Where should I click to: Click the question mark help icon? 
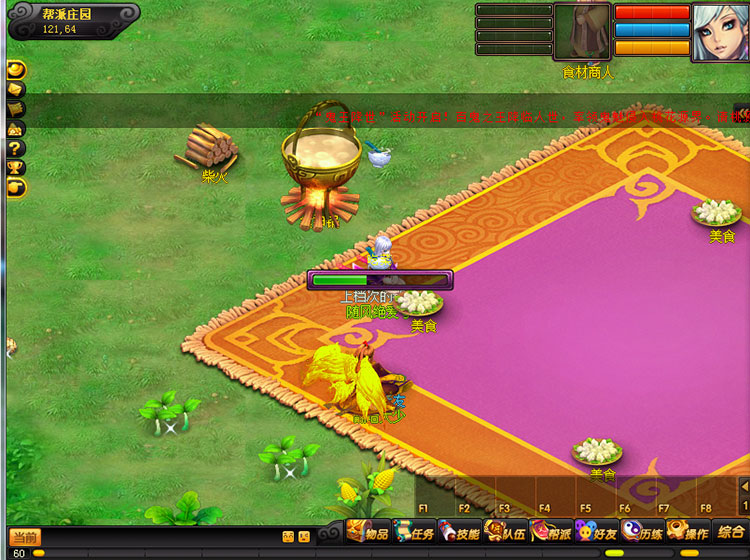tap(16, 148)
